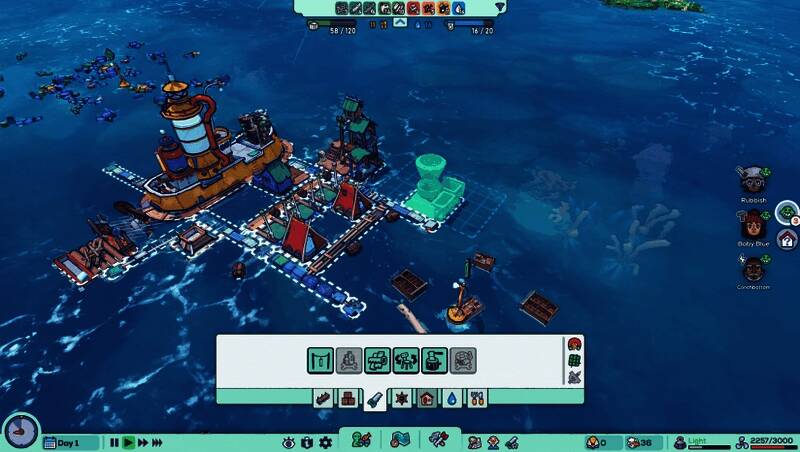Select survivor Baby Blue's portrait
This screenshot has height=452, width=800.
[x=752, y=223]
